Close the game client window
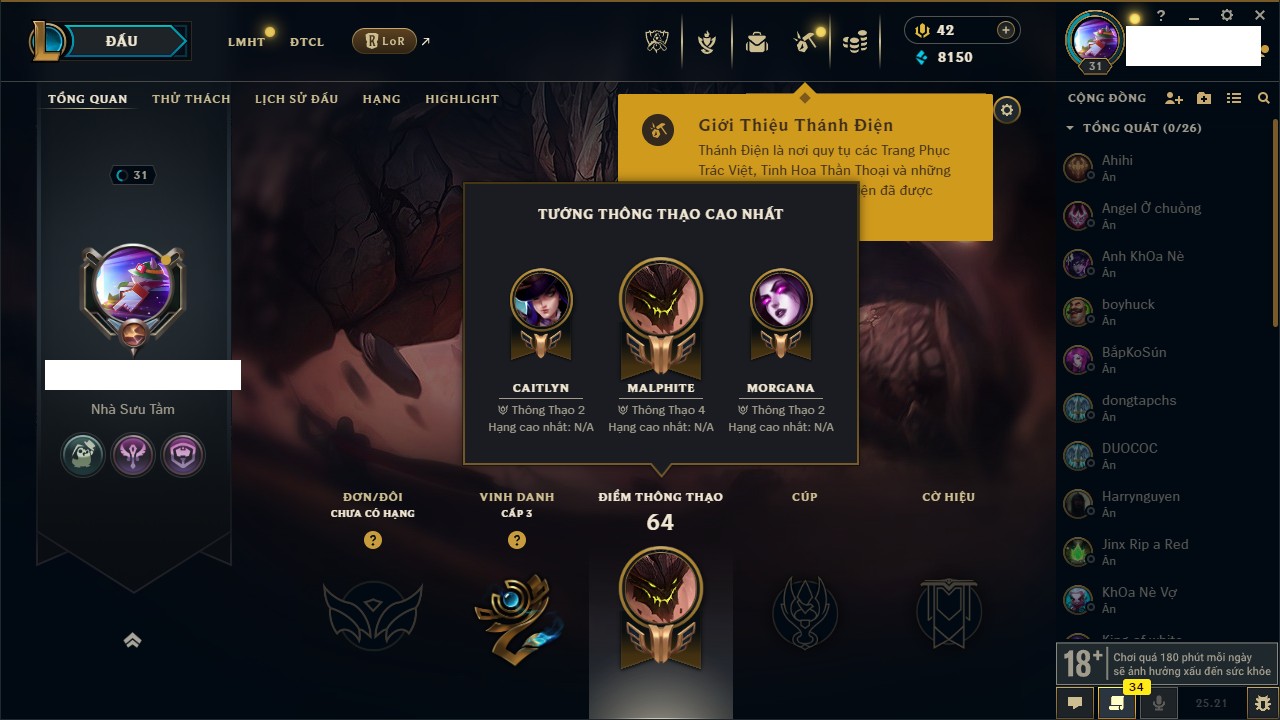1280x720 pixels. point(1260,16)
